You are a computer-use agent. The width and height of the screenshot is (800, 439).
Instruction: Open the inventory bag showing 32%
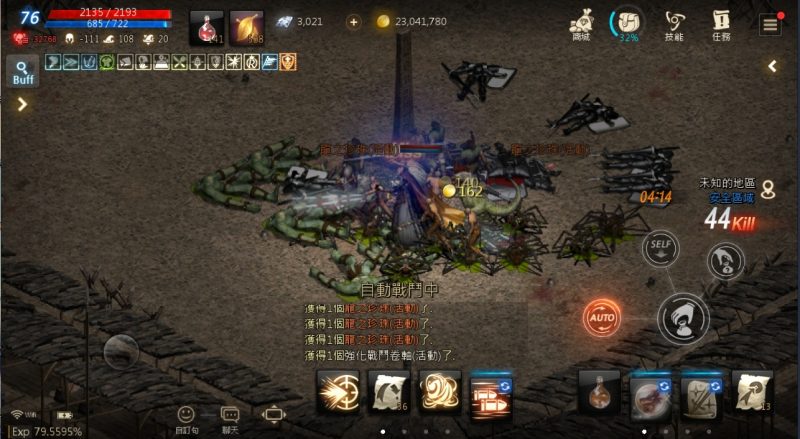point(628,24)
